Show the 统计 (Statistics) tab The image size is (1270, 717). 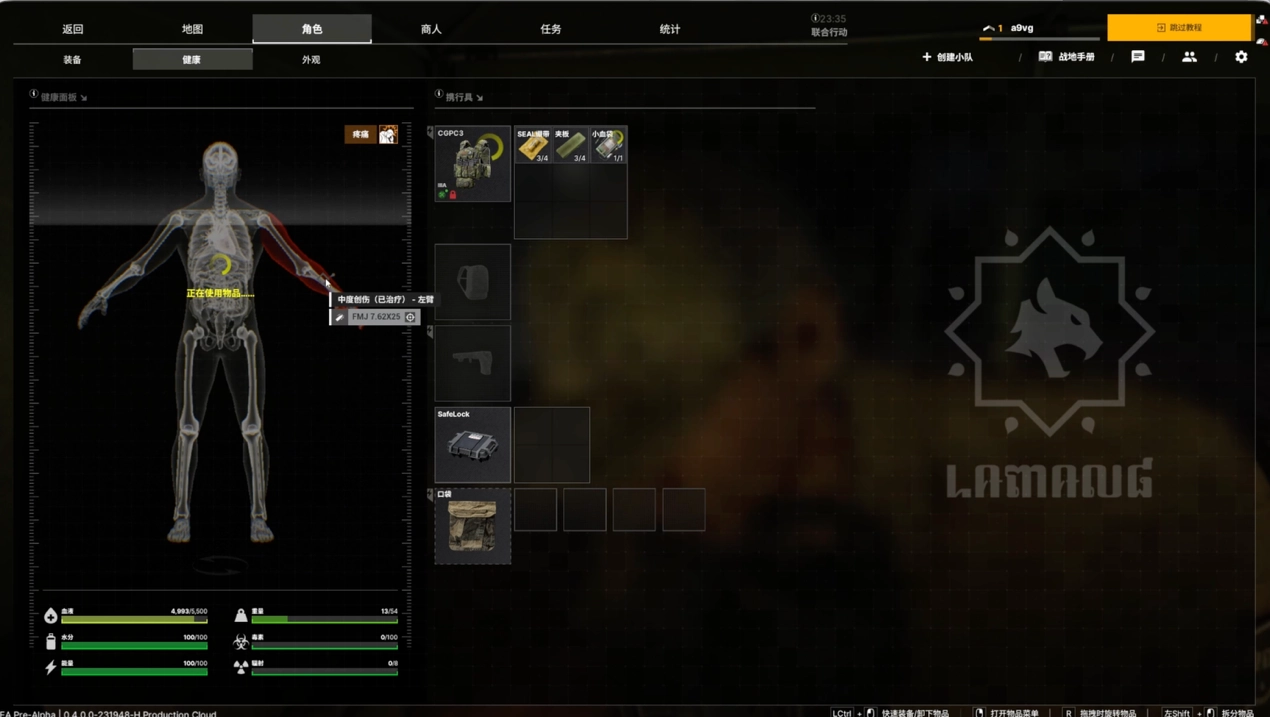point(670,29)
